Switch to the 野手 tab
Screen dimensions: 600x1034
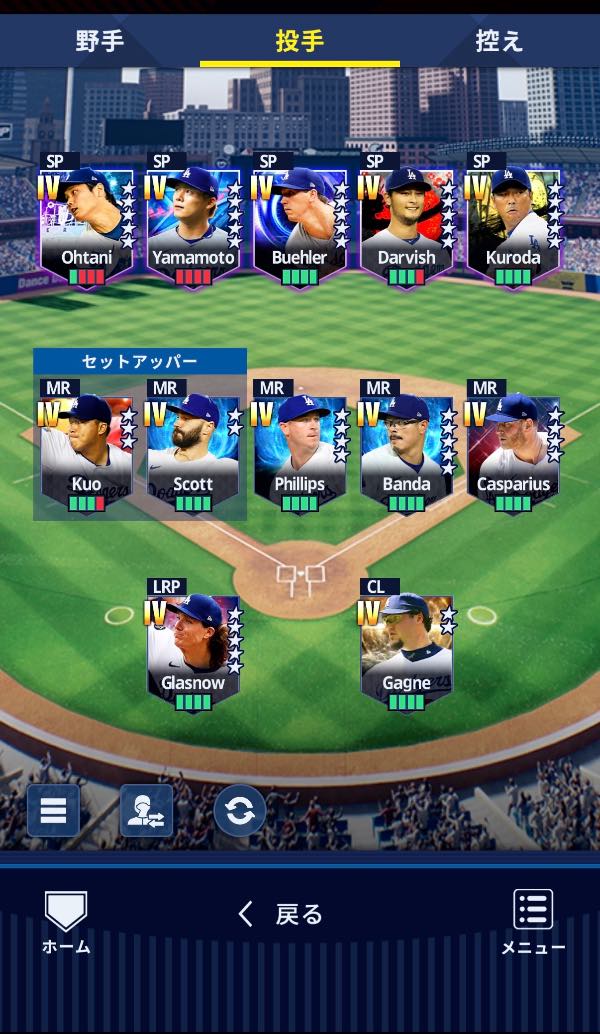pyautogui.click(x=99, y=42)
